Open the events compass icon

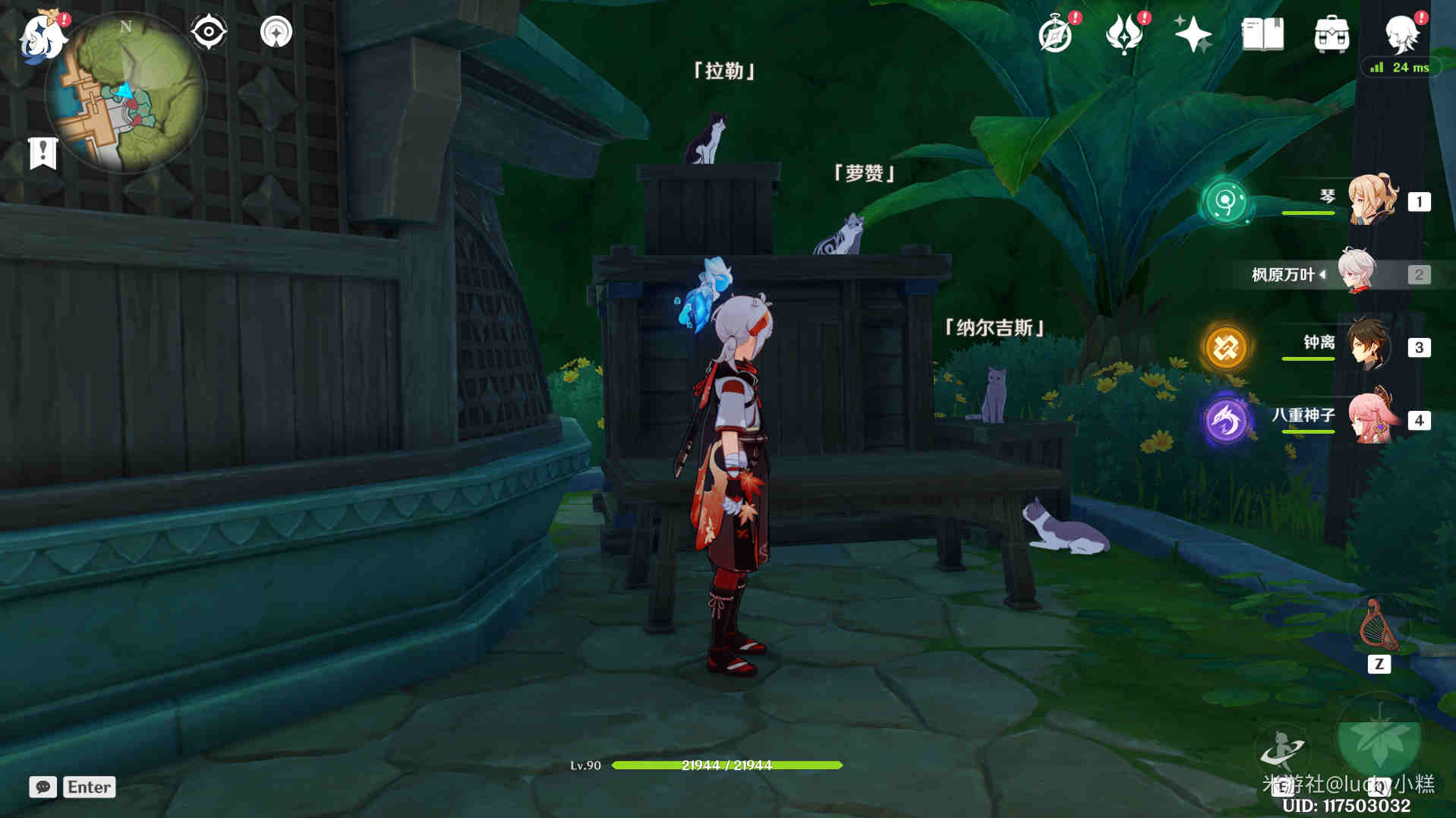tap(1055, 34)
